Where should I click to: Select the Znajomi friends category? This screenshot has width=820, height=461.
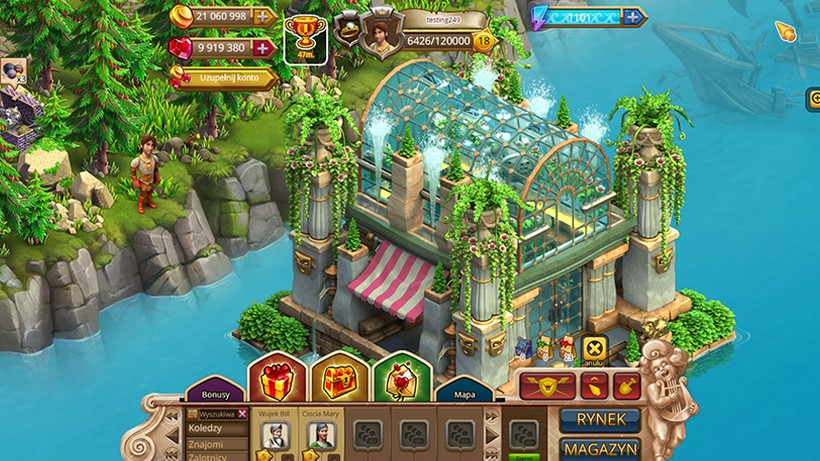click(206, 443)
